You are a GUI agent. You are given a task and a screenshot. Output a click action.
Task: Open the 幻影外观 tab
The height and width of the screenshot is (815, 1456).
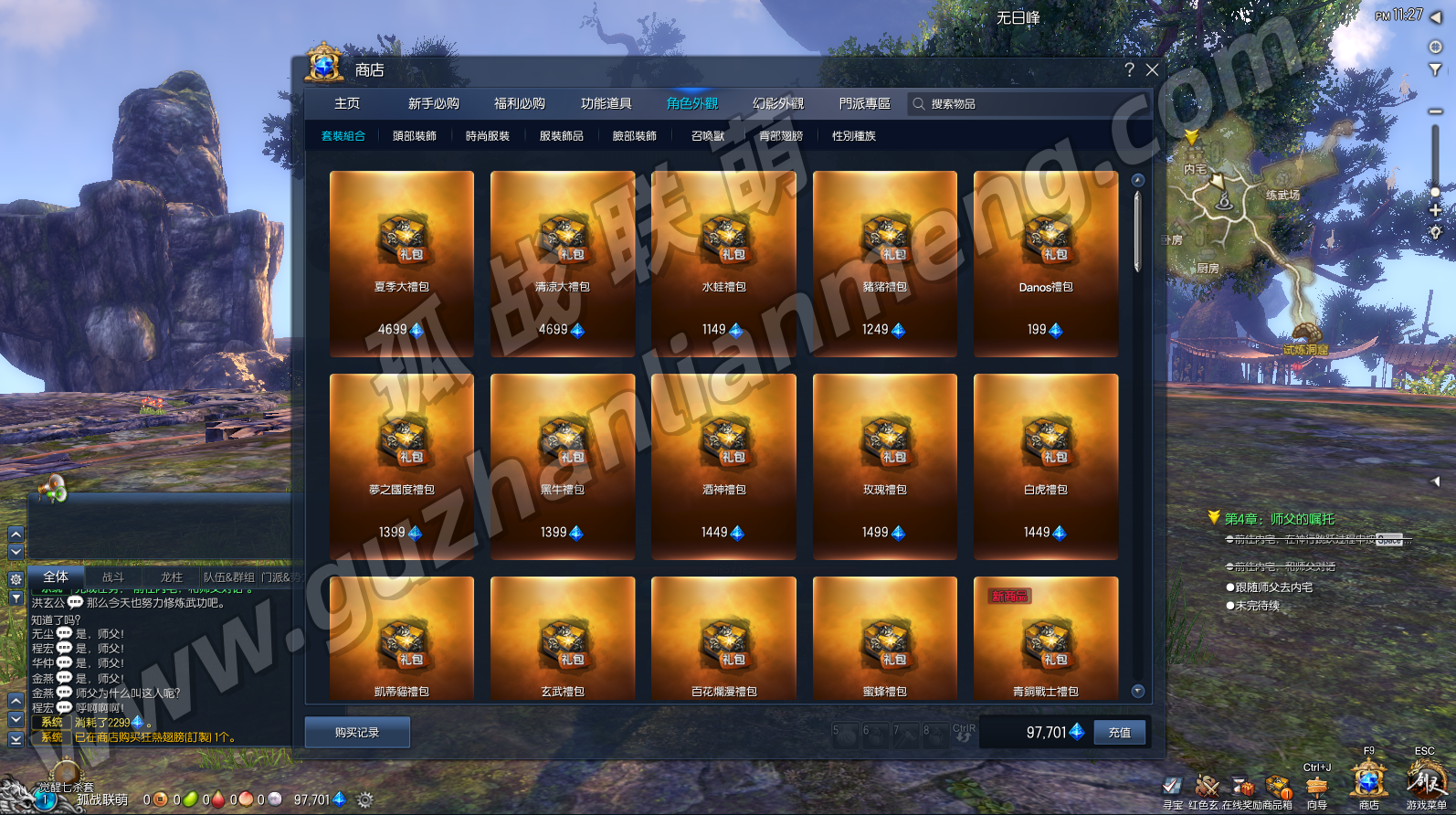click(x=778, y=104)
